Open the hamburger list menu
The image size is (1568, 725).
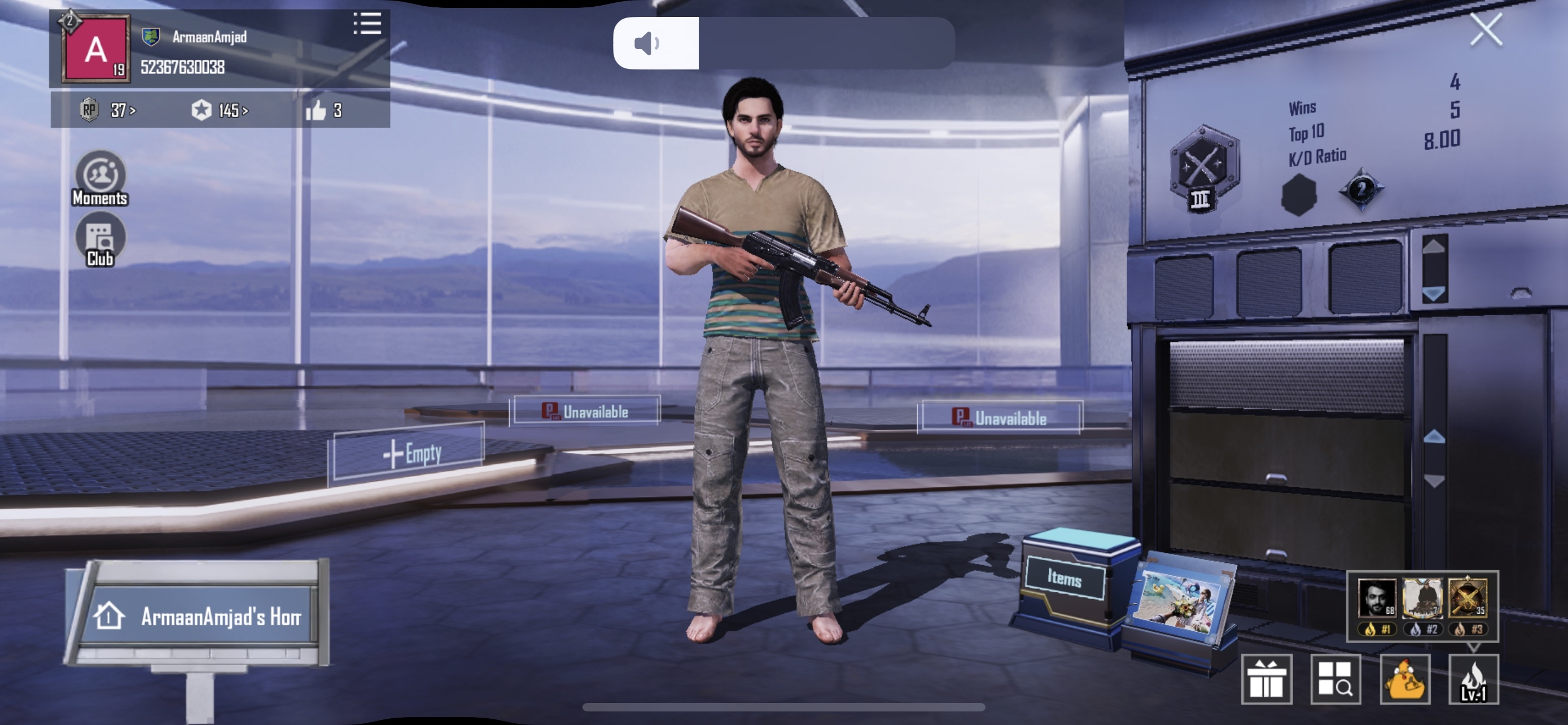(x=367, y=24)
